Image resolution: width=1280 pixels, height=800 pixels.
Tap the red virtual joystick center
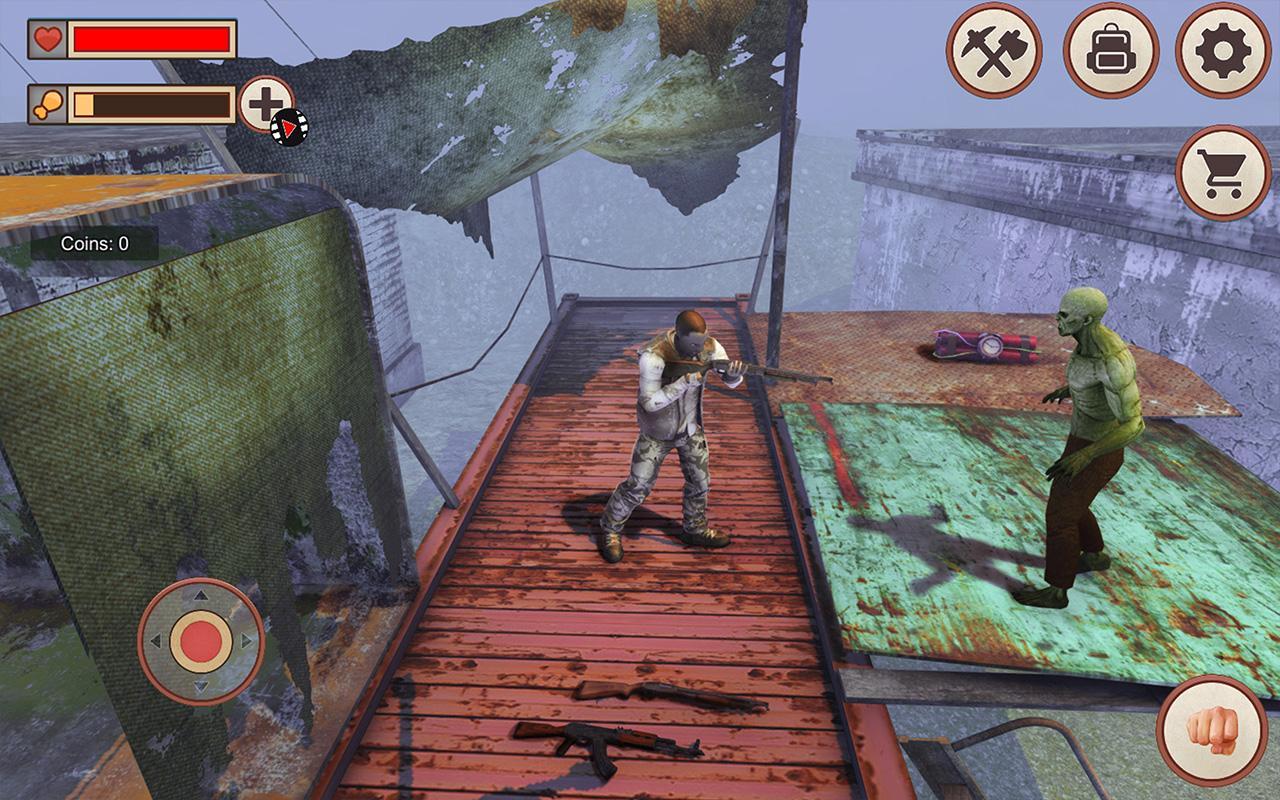point(201,640)
